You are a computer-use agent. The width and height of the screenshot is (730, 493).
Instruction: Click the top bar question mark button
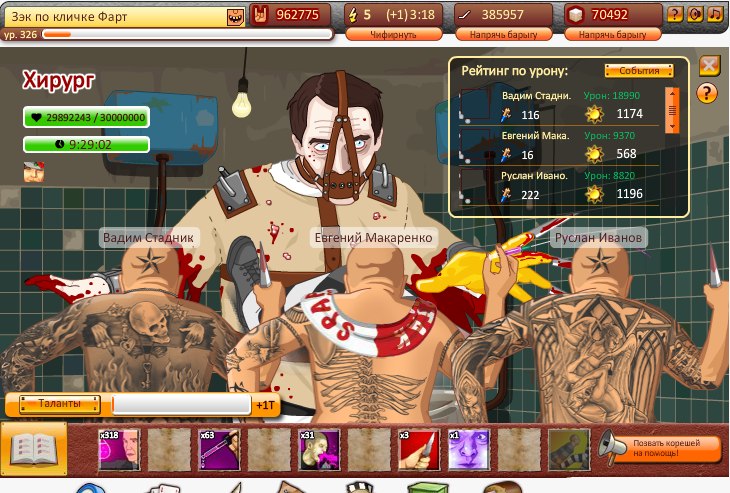[675, 14]
